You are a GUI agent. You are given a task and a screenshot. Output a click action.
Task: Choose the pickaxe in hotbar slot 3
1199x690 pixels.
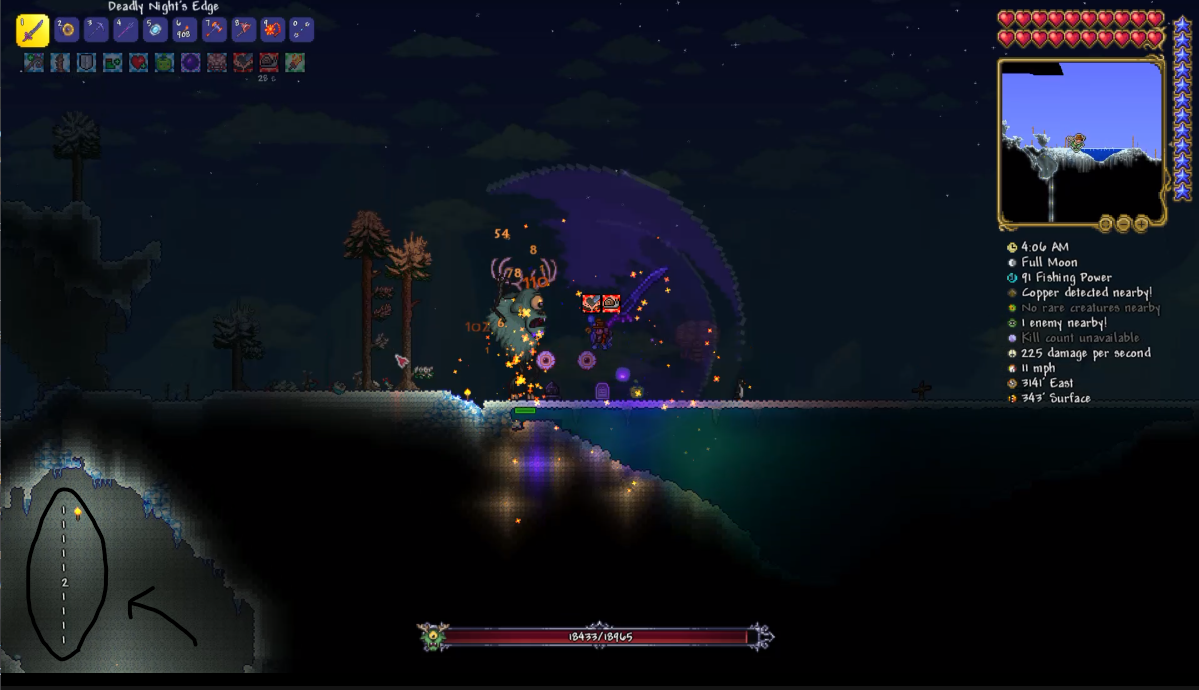96,30
